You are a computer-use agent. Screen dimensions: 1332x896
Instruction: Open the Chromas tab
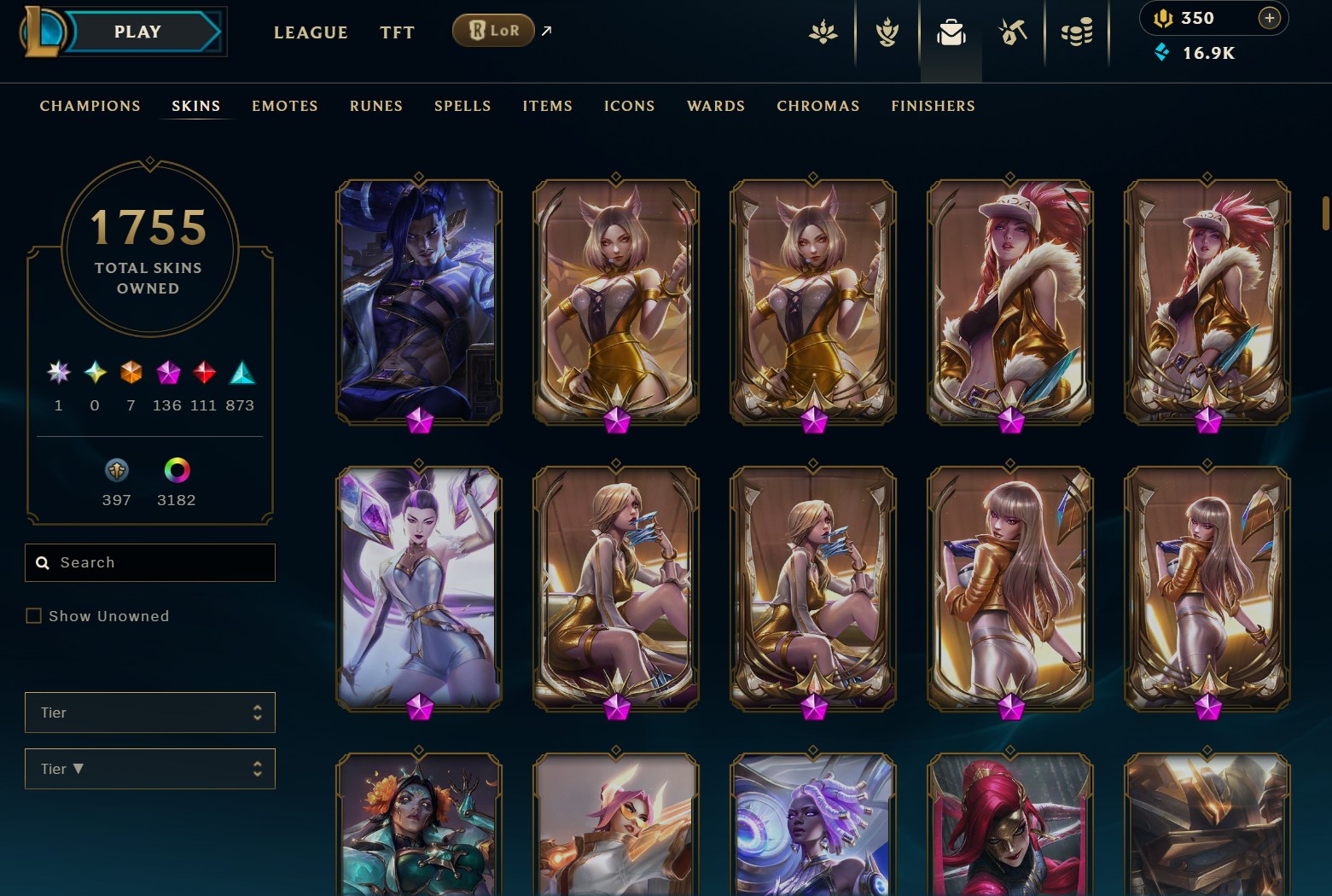click(x=817, y=106)
